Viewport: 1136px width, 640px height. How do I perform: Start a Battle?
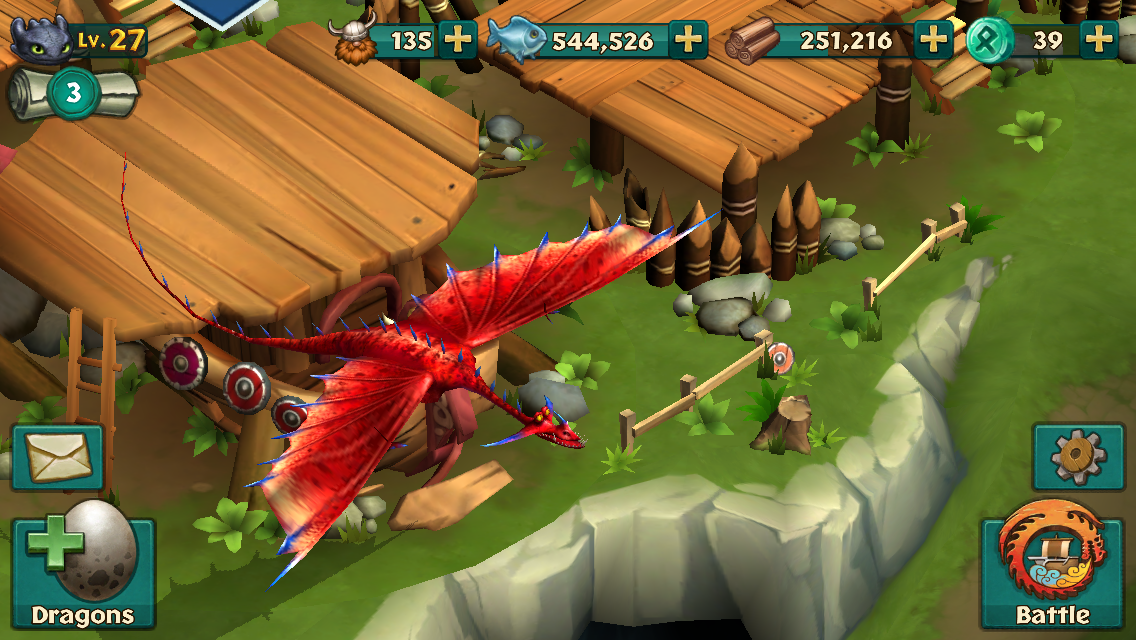1052,572
